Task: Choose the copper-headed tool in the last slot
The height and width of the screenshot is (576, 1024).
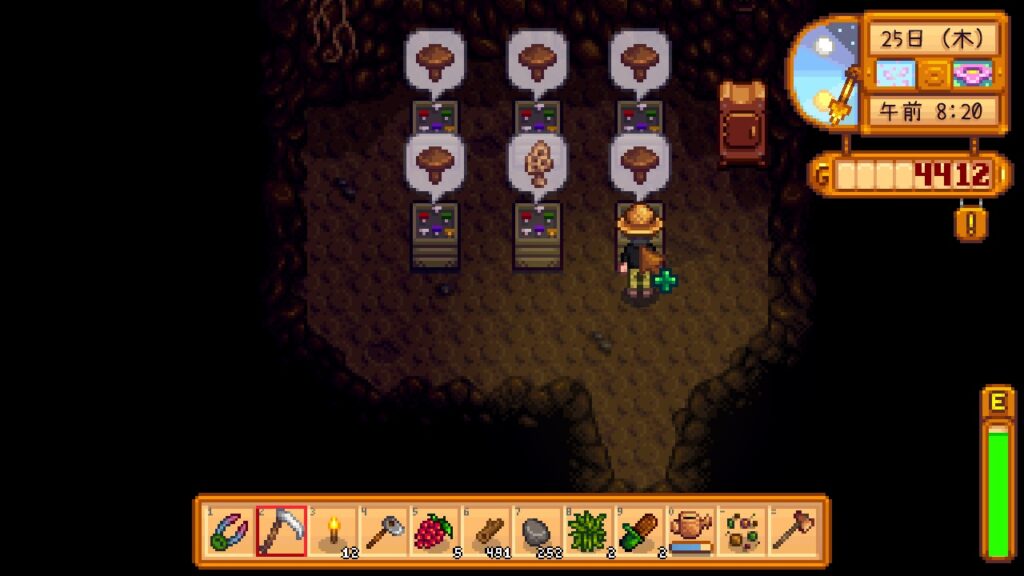Action: [793, 530]
